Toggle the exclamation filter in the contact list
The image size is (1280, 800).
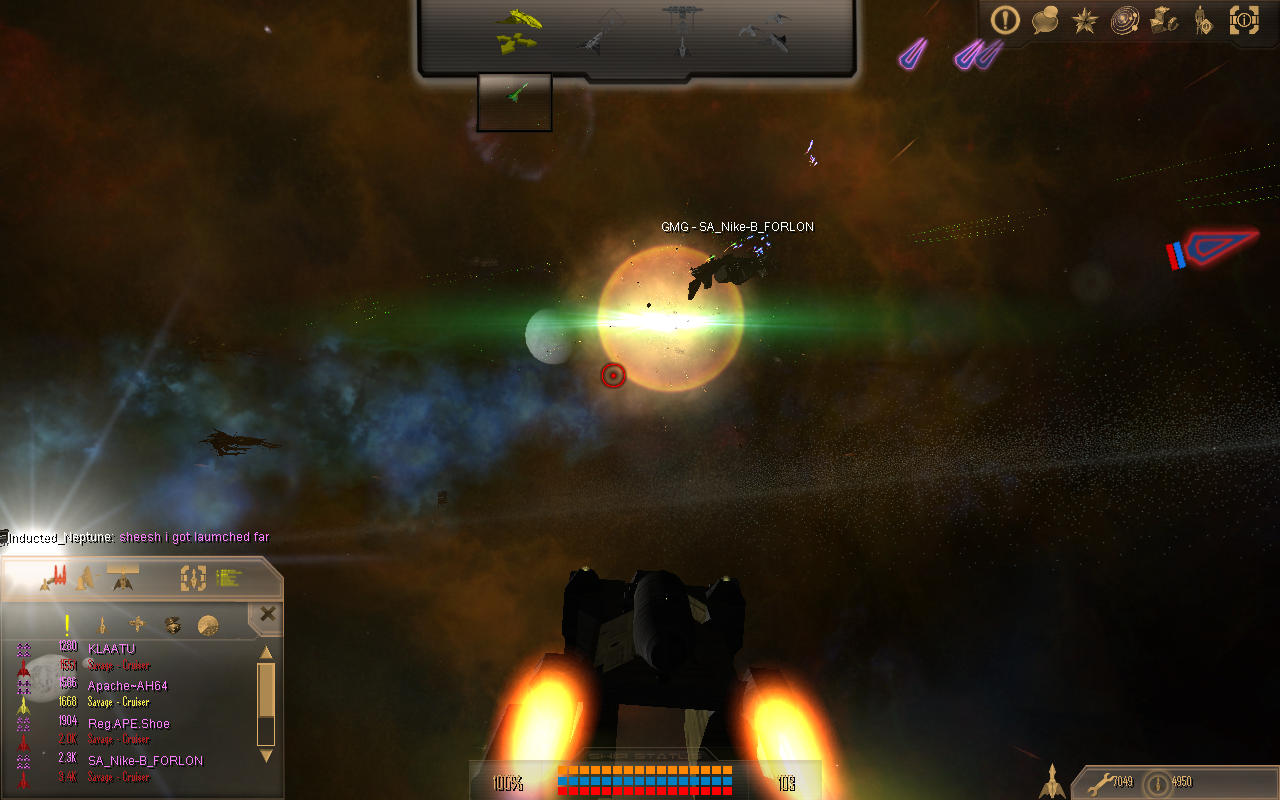[x=67, y=624]
